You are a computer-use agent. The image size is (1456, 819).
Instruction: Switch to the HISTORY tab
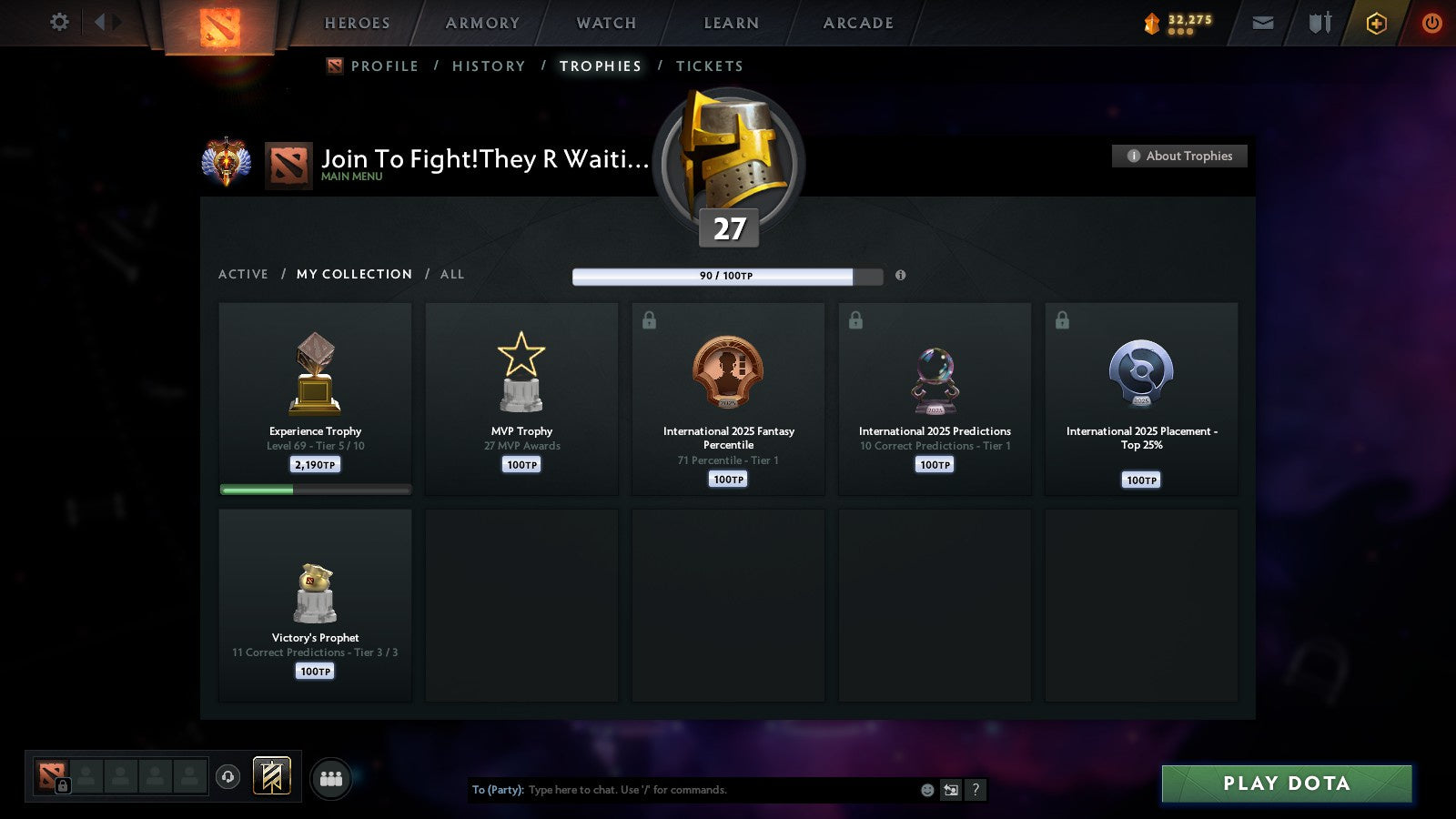[x=489, y=66]
